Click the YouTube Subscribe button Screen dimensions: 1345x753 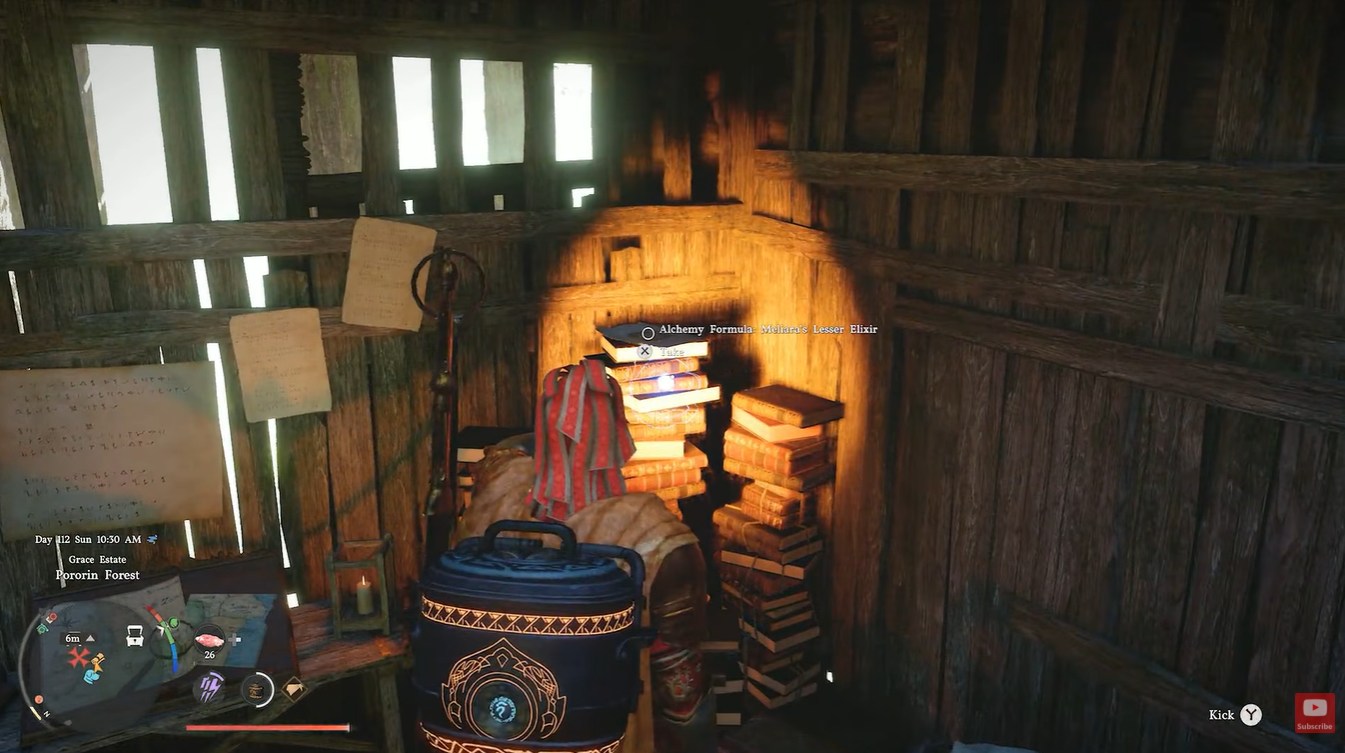pyautogui.click(x=1314, y=712)
